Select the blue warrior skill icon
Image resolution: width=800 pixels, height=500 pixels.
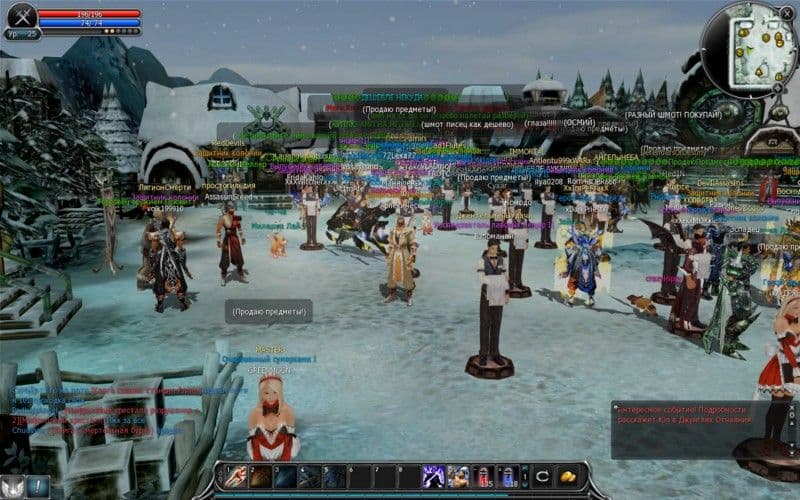458,476
